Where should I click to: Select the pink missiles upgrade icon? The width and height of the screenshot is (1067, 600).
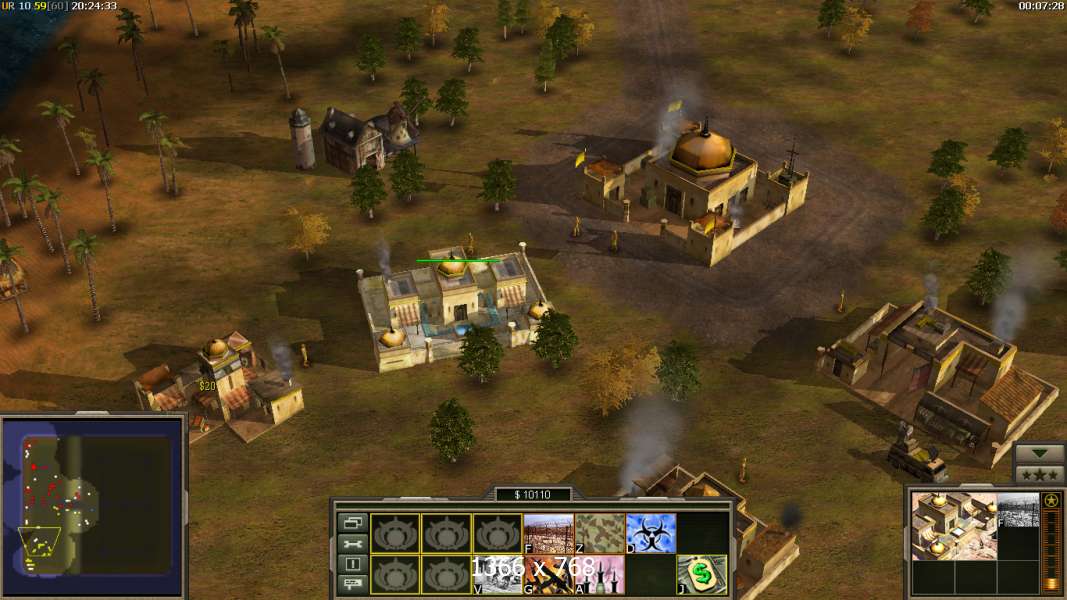click(x=600, y=575)
